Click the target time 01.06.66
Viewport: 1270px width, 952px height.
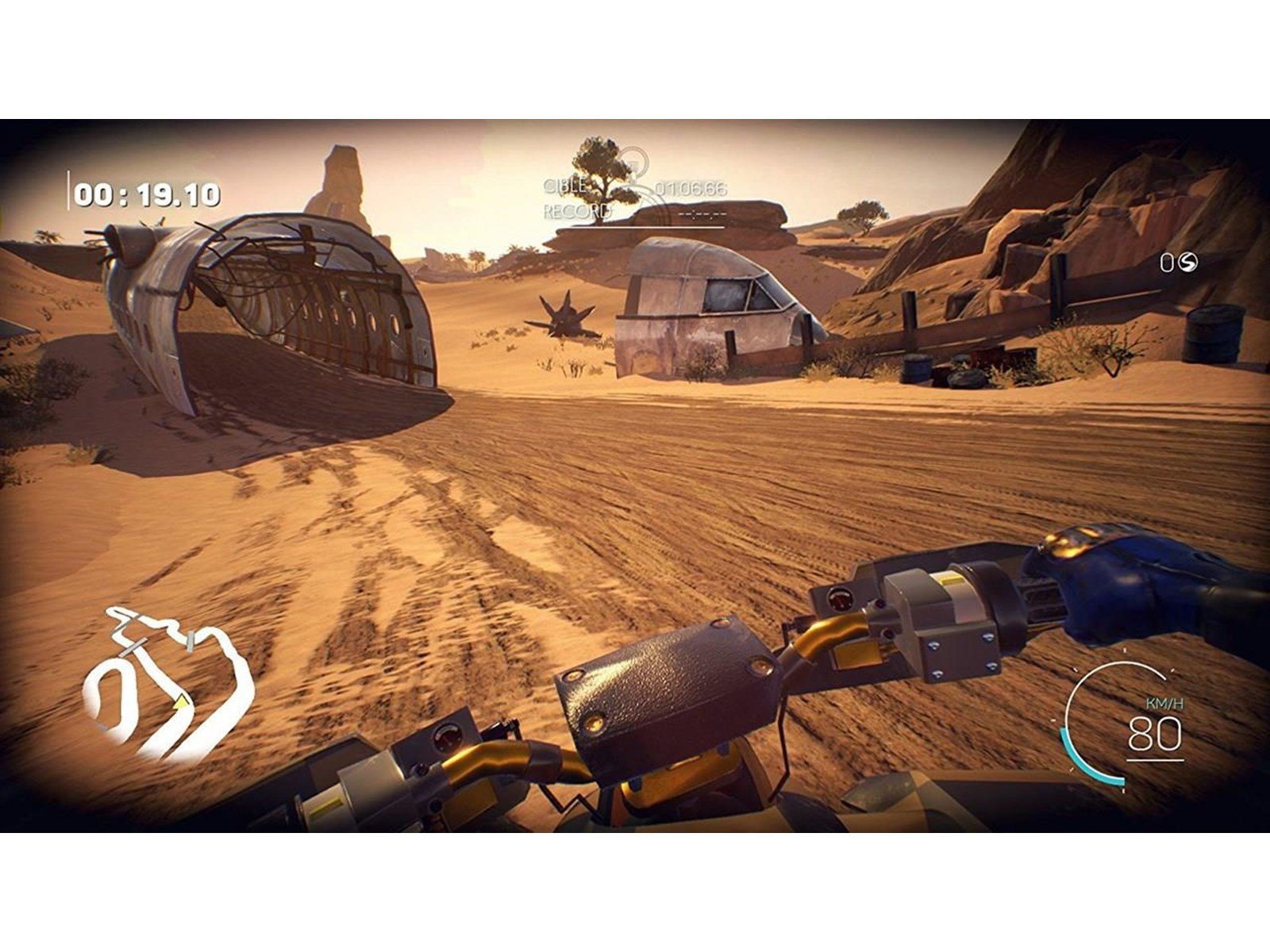(691, 189)
